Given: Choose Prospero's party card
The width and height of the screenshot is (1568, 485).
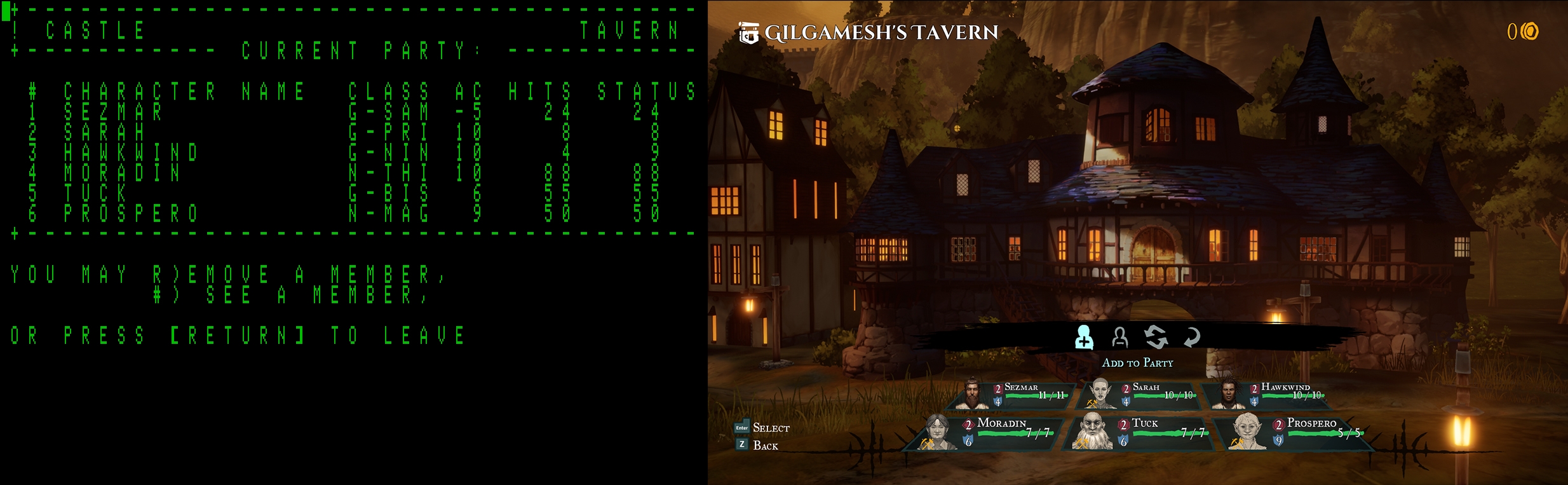Looking at the screenshot, I should pyautogui.click(x=1296, y=432).
